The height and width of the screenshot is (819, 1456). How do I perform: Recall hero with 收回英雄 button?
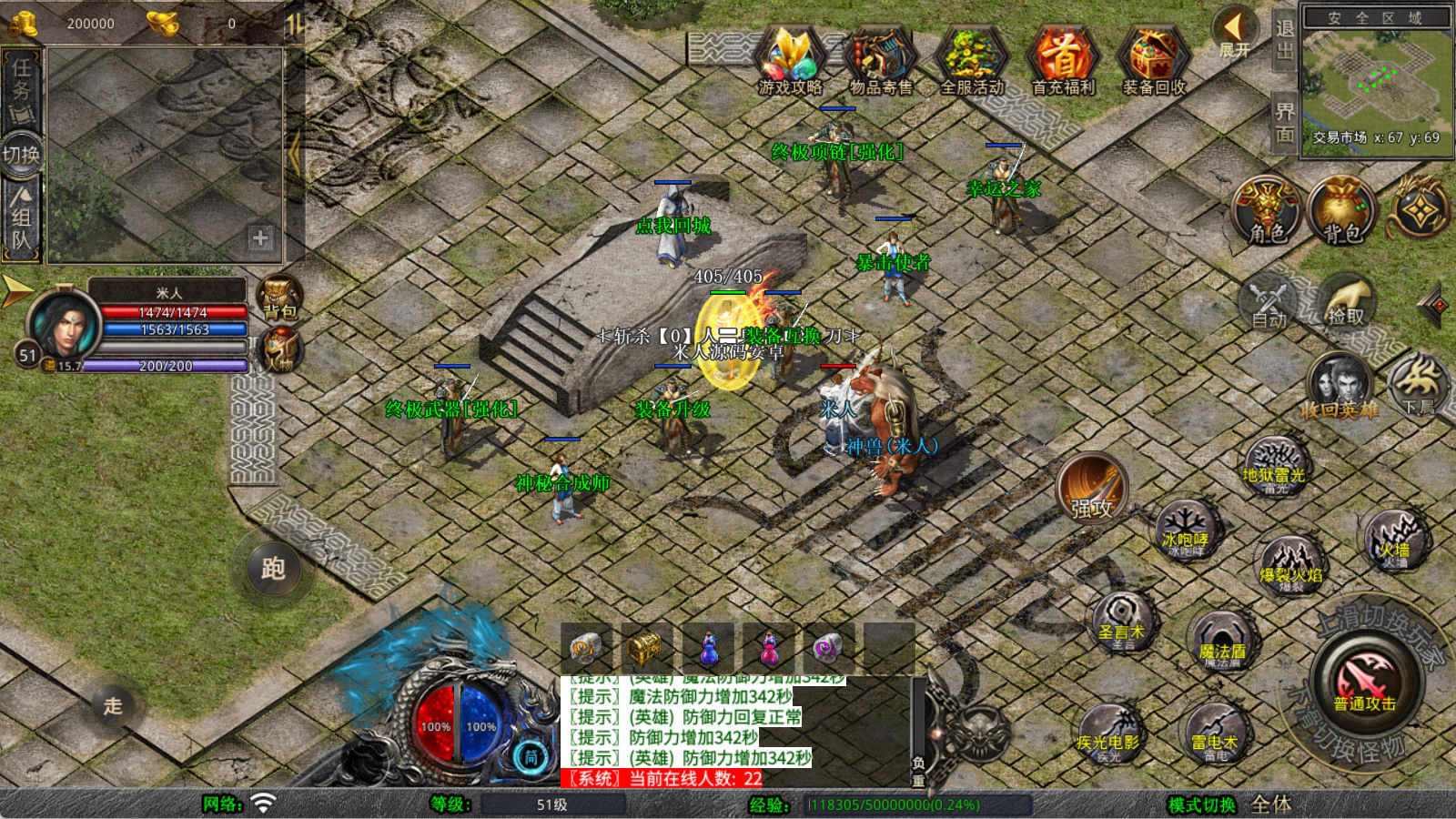click(x=1339, y=387)
